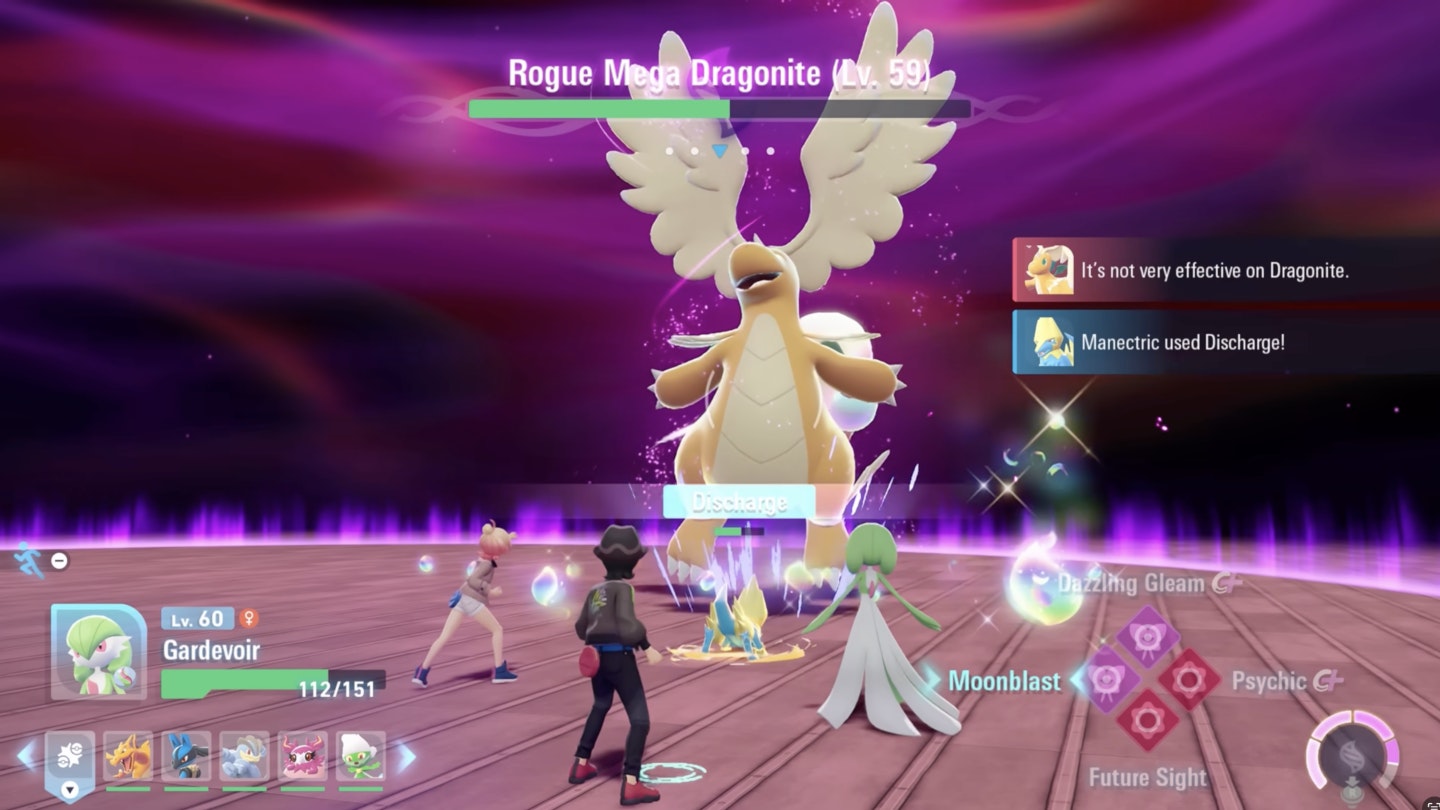Click the running figure flee icon
Viewport: 1440px width, 810px height.
pos(30,561)
